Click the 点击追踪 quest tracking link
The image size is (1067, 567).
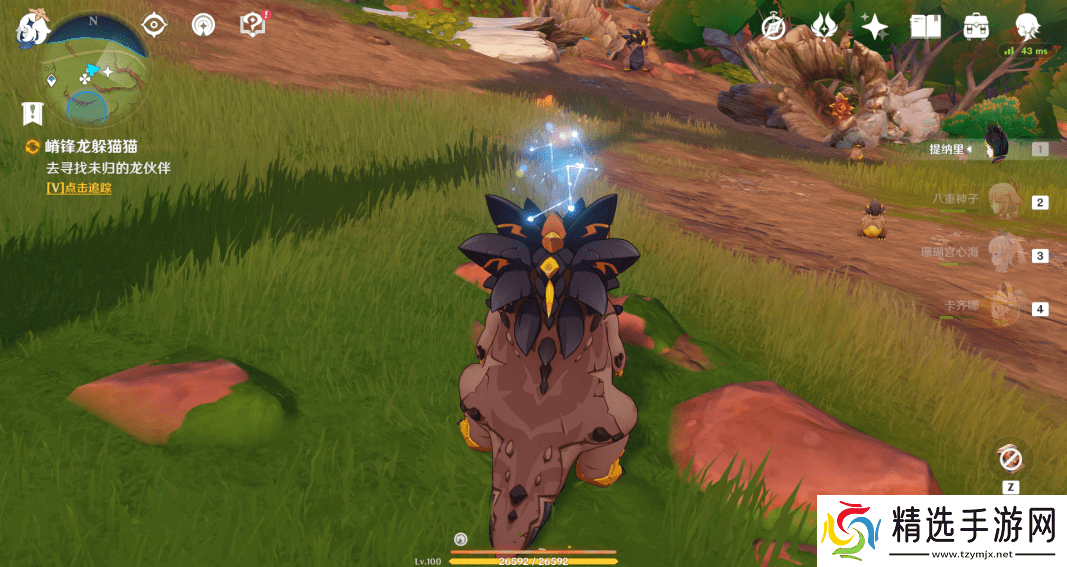point(79,187)
